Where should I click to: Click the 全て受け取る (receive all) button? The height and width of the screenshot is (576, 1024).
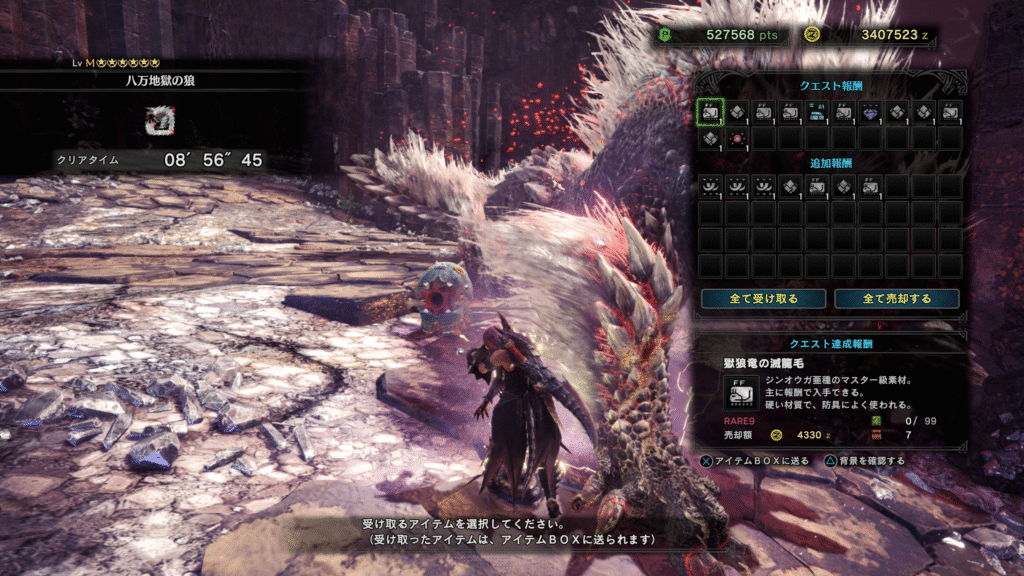pos(763,298)
